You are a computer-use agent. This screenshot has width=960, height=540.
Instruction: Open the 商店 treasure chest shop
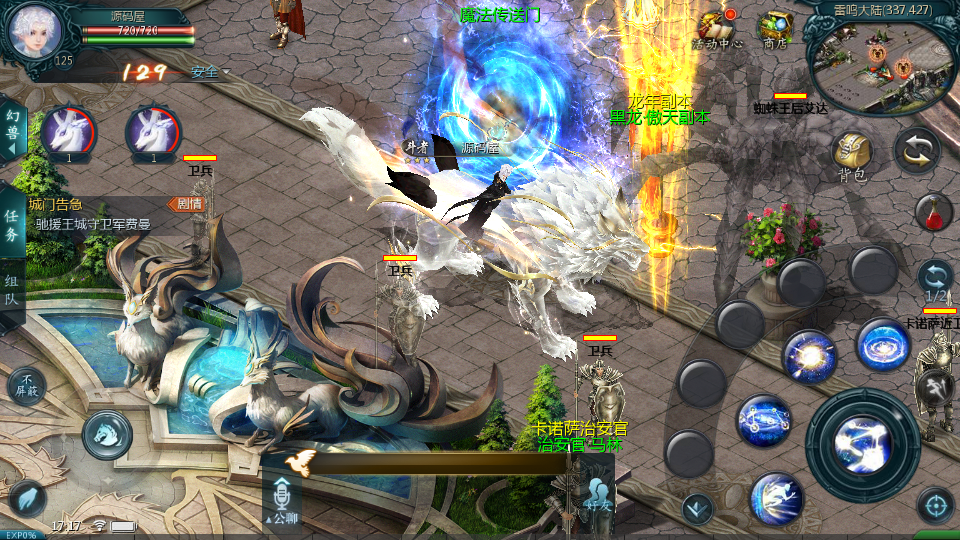[x=775, y=28]
